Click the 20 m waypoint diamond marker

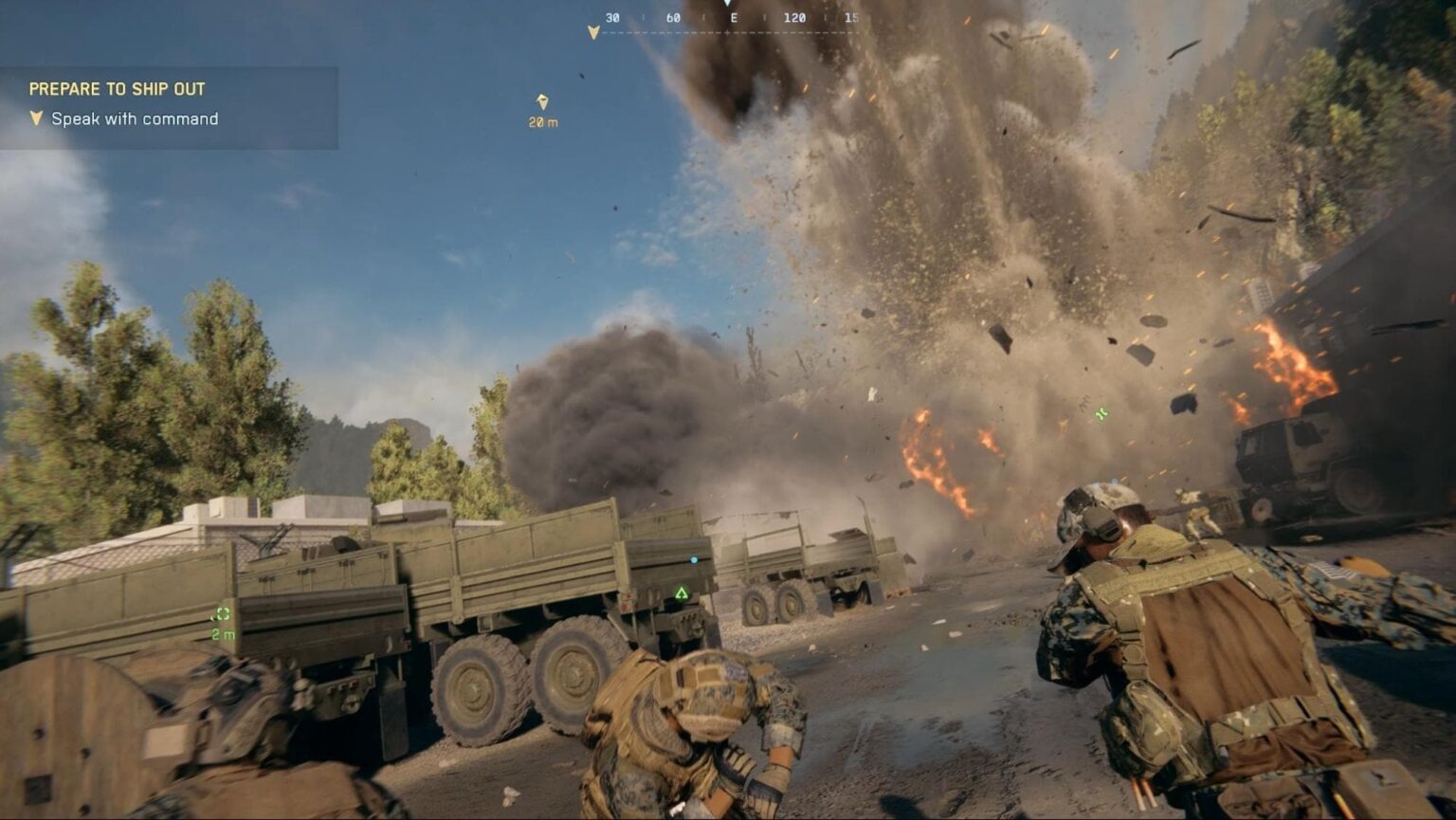tap(542, 100)
